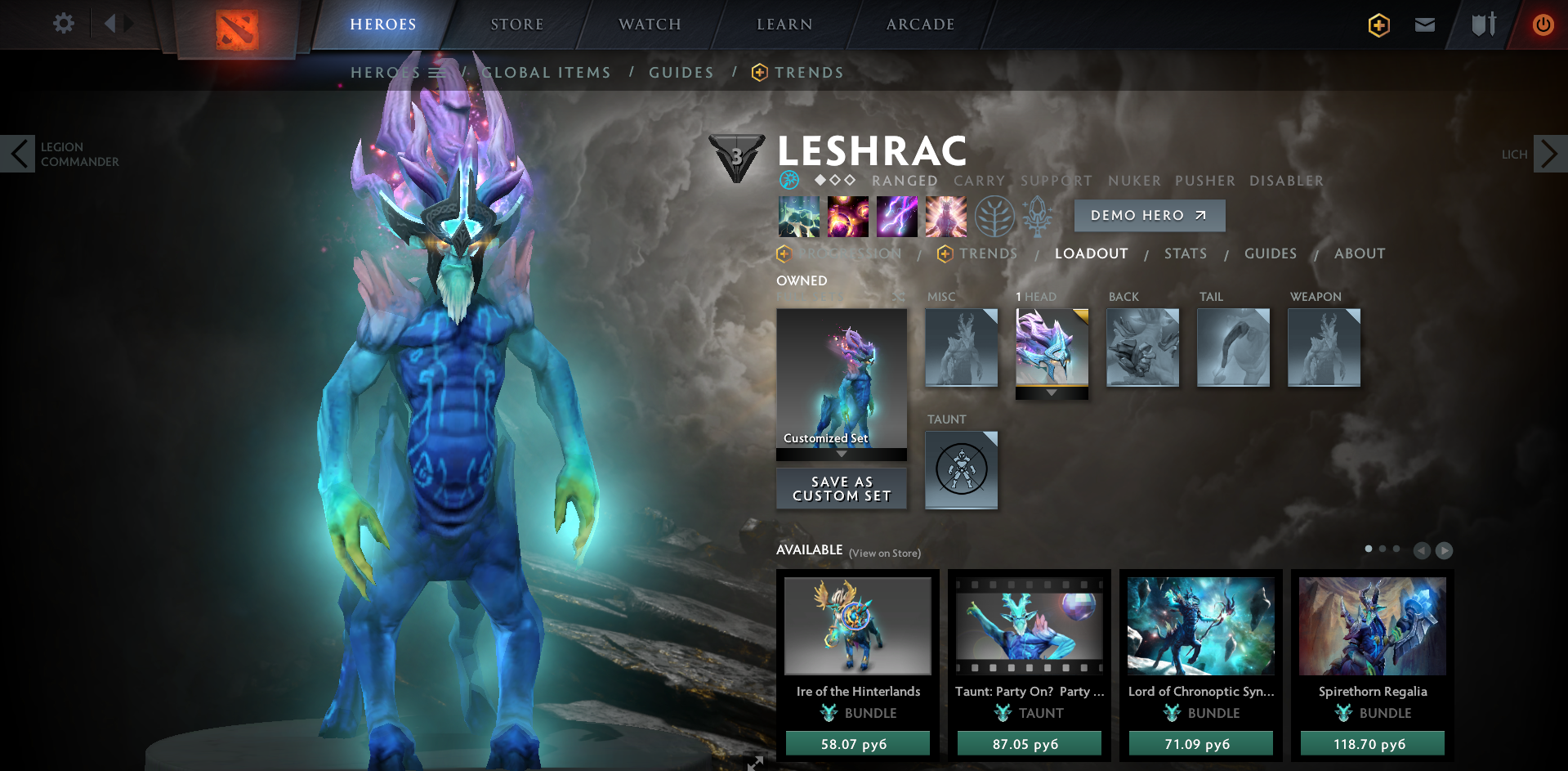
Task: Select the Pulse Nova ability icon
Action: 945,216
